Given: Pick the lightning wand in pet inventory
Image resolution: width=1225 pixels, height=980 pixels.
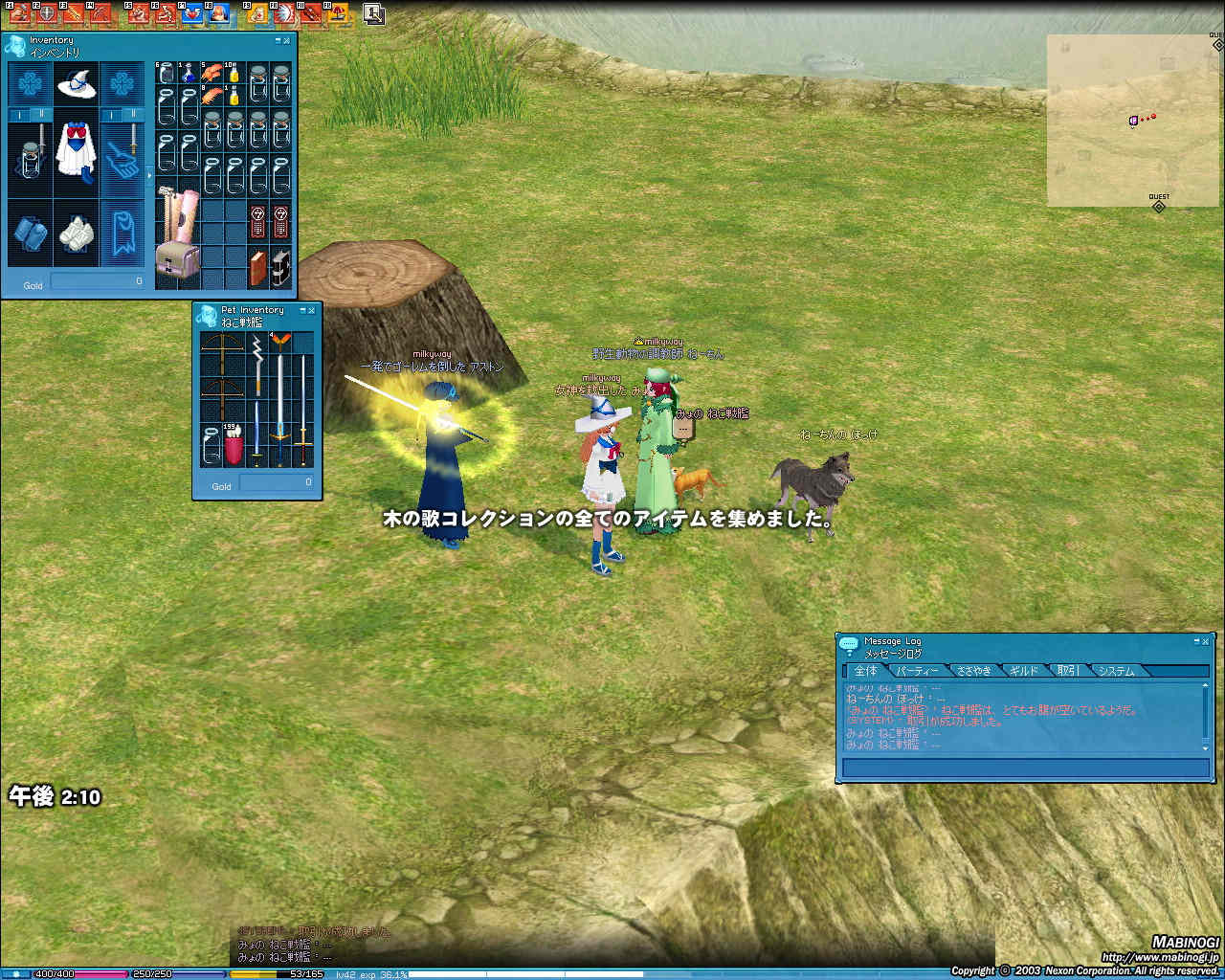Looking at the screenshot, I should pyautogui.click(x=256, y=362).
